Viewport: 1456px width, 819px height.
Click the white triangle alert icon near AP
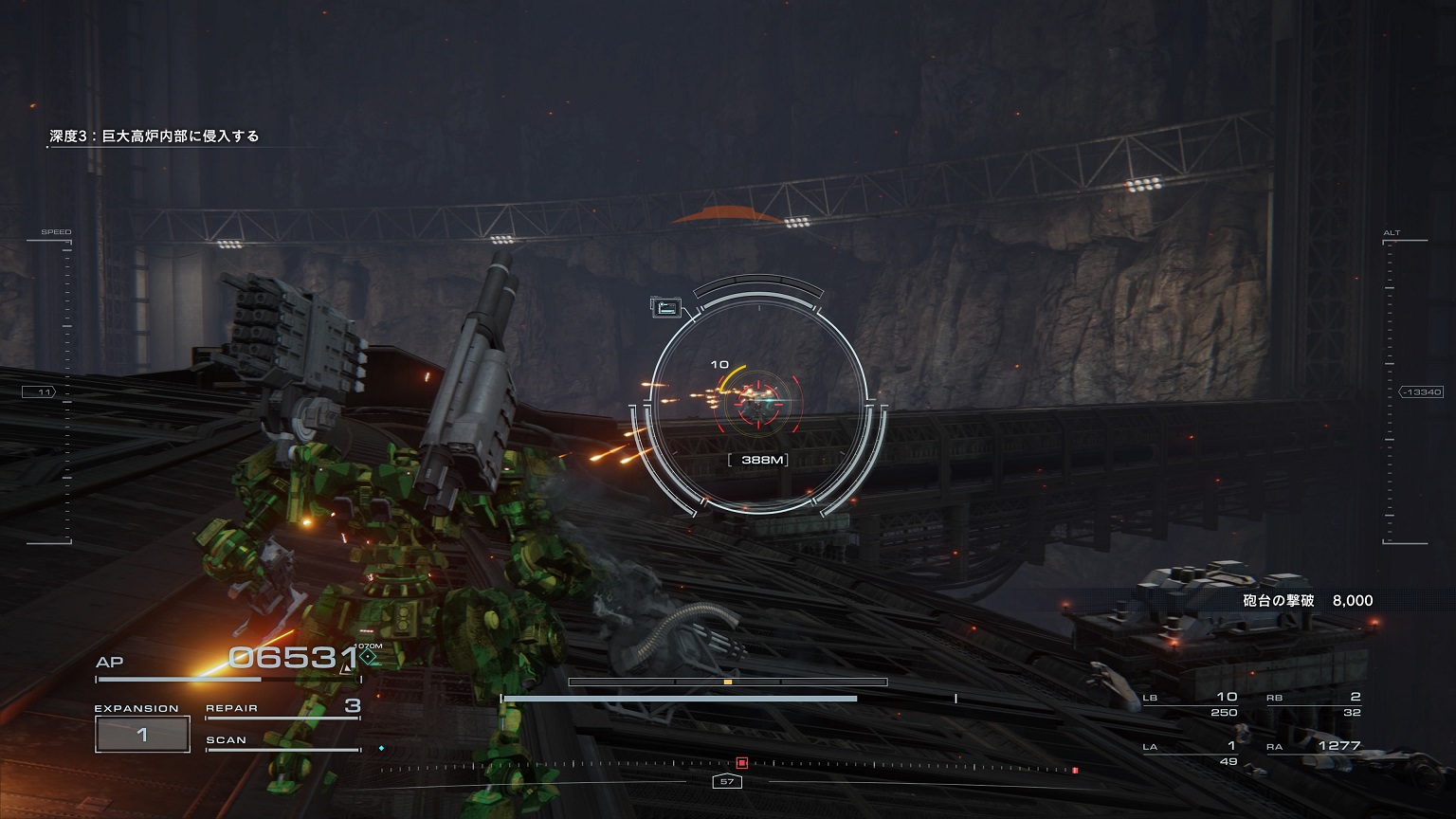point(346,669)
